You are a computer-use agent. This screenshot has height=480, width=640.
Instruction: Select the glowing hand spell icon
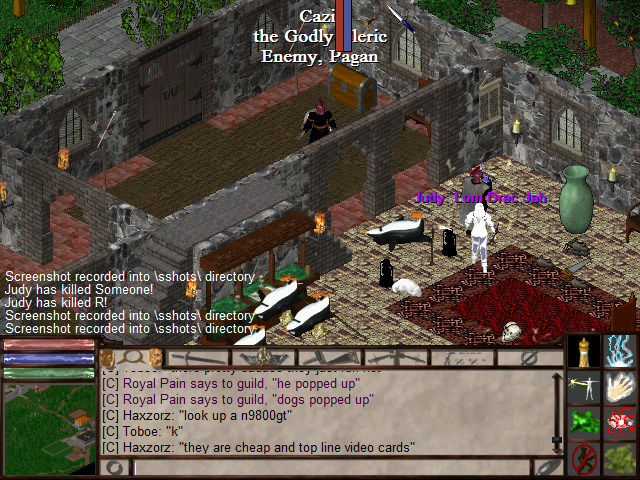620,387
